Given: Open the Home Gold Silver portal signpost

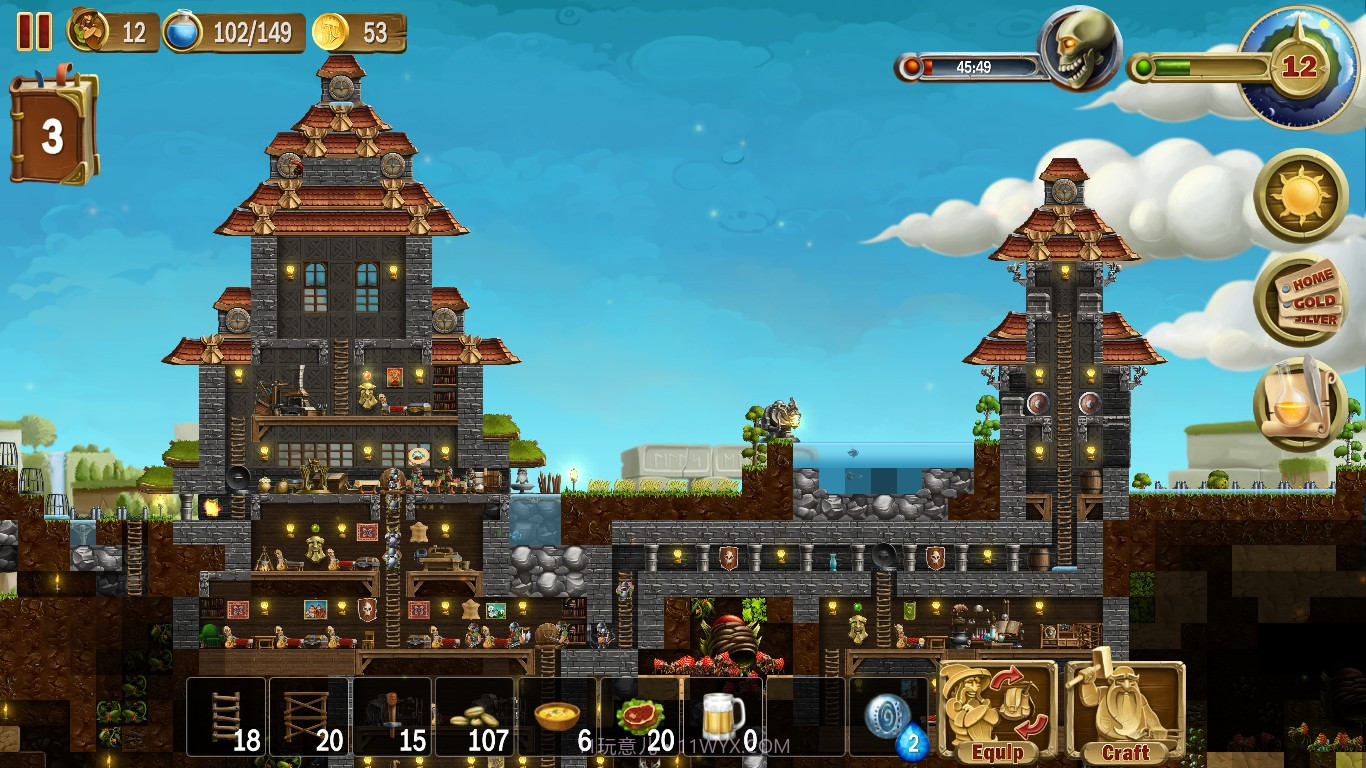Looking at the screenshot, I should (1300, 299).
